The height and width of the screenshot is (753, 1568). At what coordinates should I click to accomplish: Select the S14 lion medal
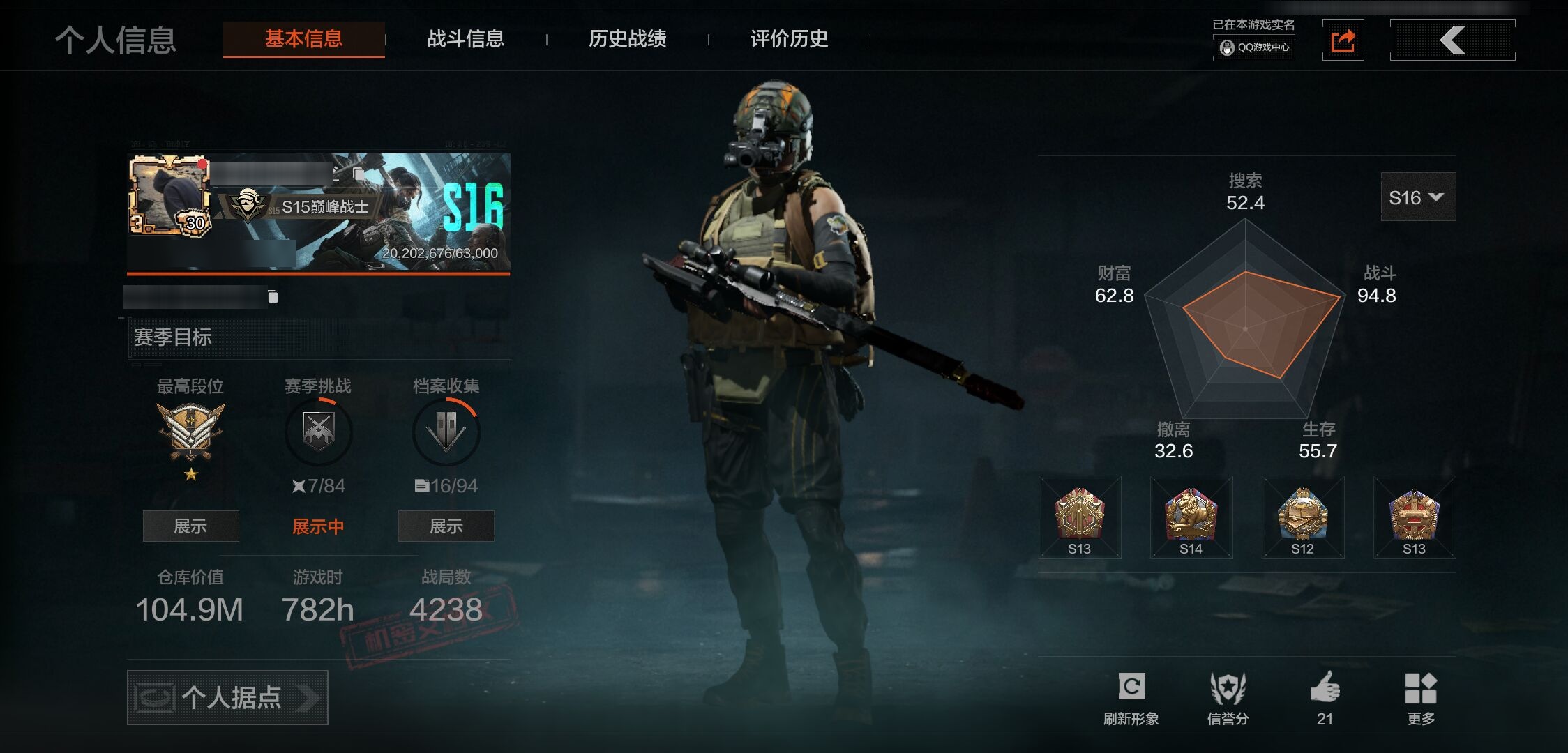pos(1191,517)
